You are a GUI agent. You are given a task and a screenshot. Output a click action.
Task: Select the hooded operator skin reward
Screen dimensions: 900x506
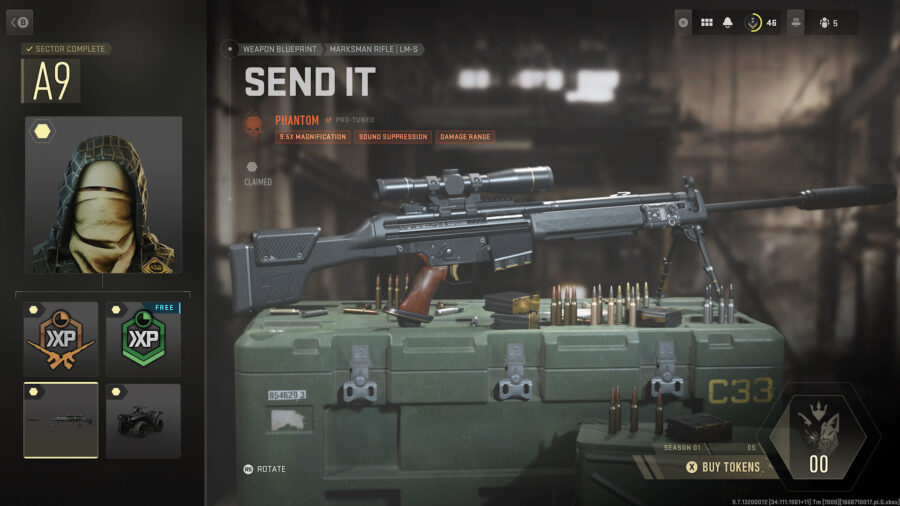point(103,195)
